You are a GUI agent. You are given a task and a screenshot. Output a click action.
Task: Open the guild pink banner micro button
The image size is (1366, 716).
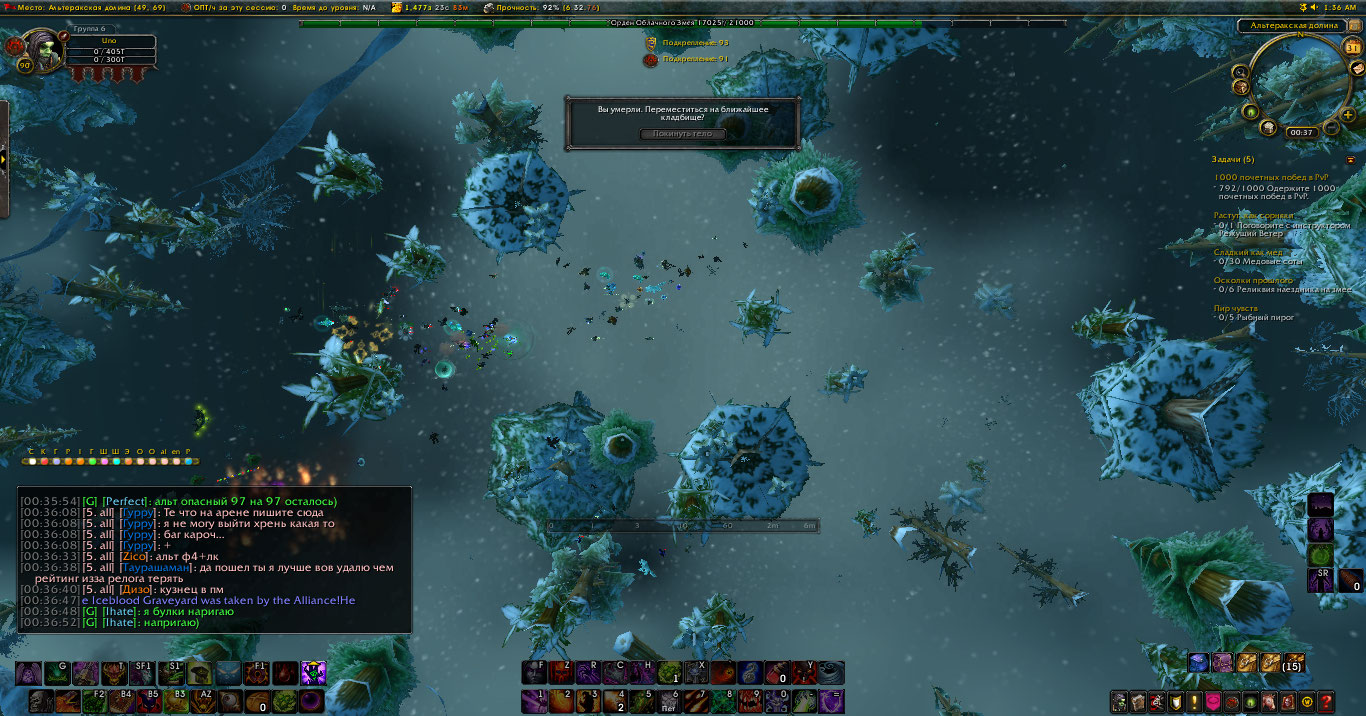[x=1213, y=702]
